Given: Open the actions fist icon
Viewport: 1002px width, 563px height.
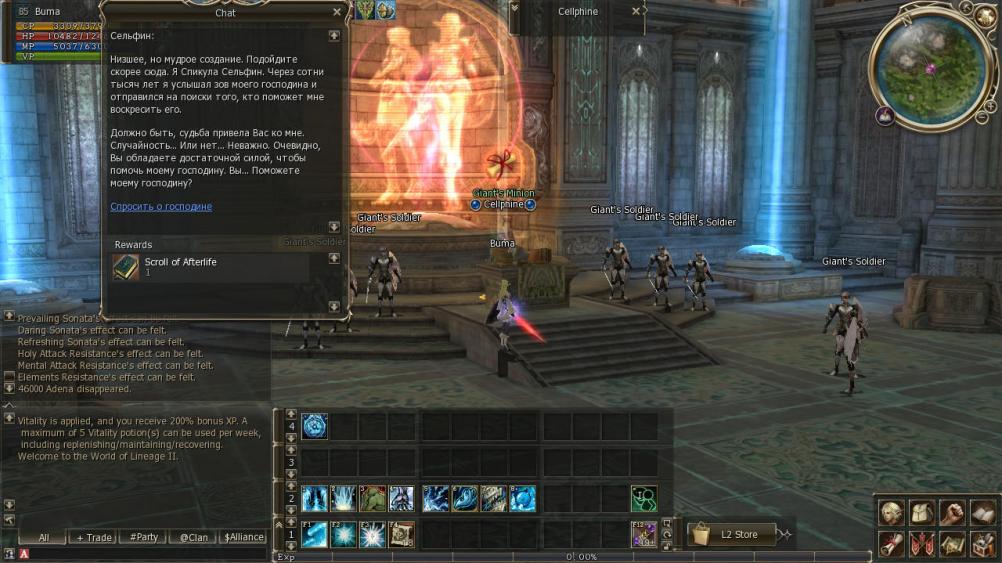Looking at the screenshot, I should coord(952,514).
